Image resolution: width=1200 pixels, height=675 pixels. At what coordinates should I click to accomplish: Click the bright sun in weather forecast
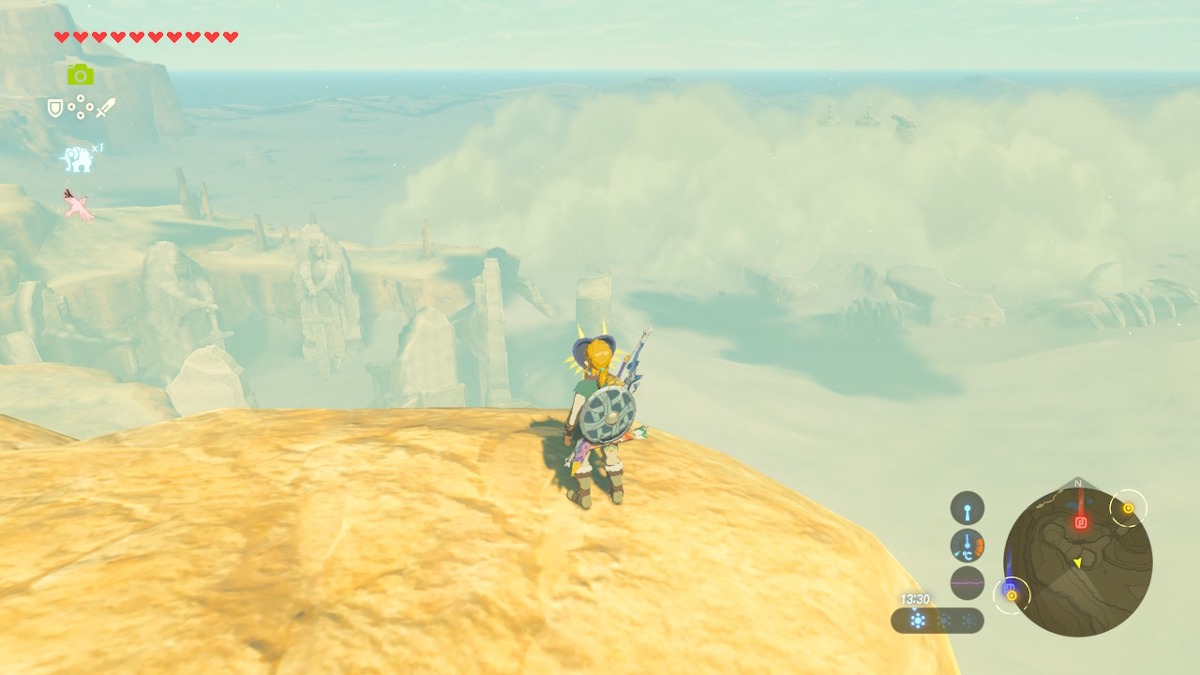coord(917,621)
